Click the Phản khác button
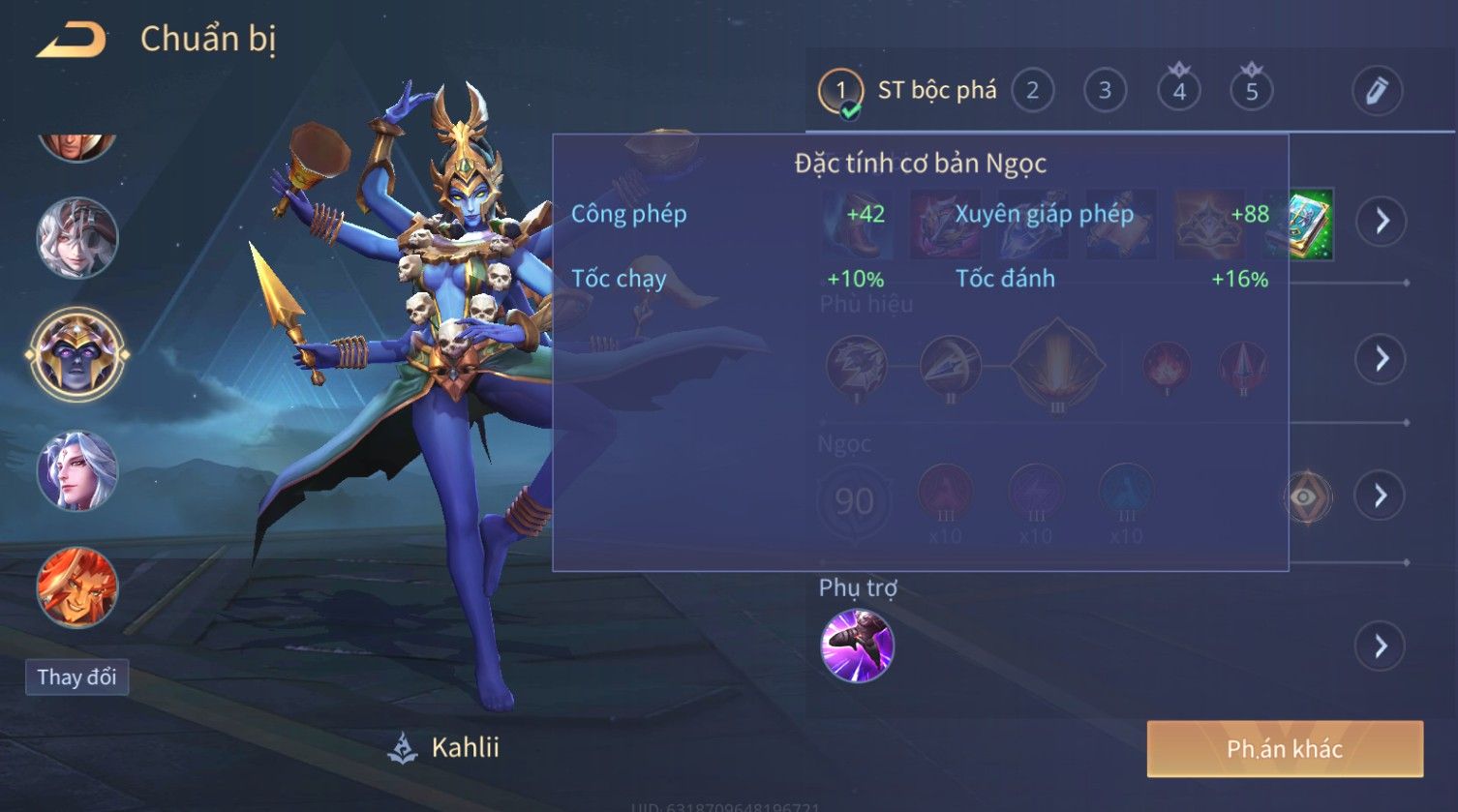 (x=1285, y=748)
